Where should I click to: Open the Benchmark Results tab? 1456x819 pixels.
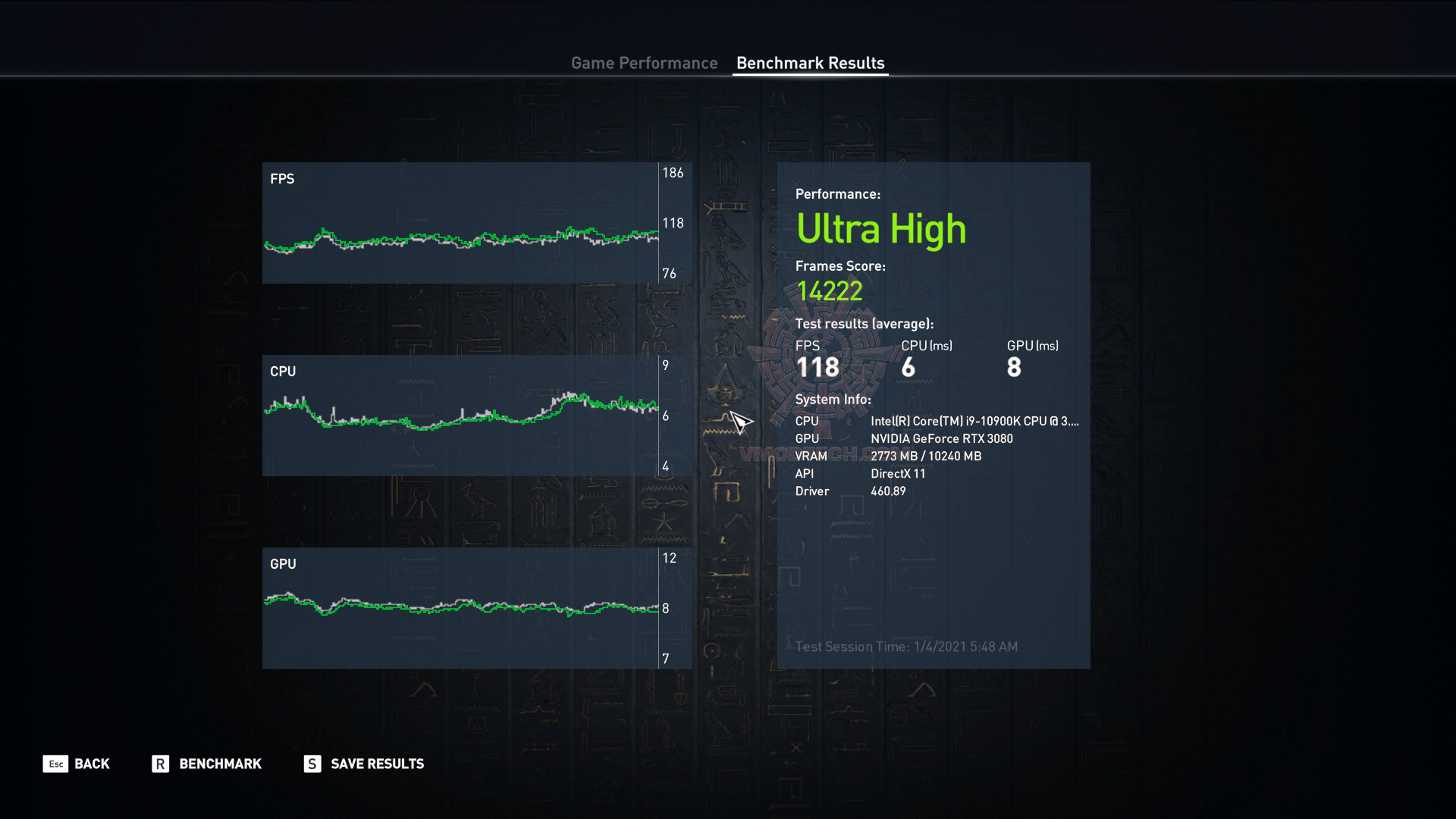tap(810, 63)
